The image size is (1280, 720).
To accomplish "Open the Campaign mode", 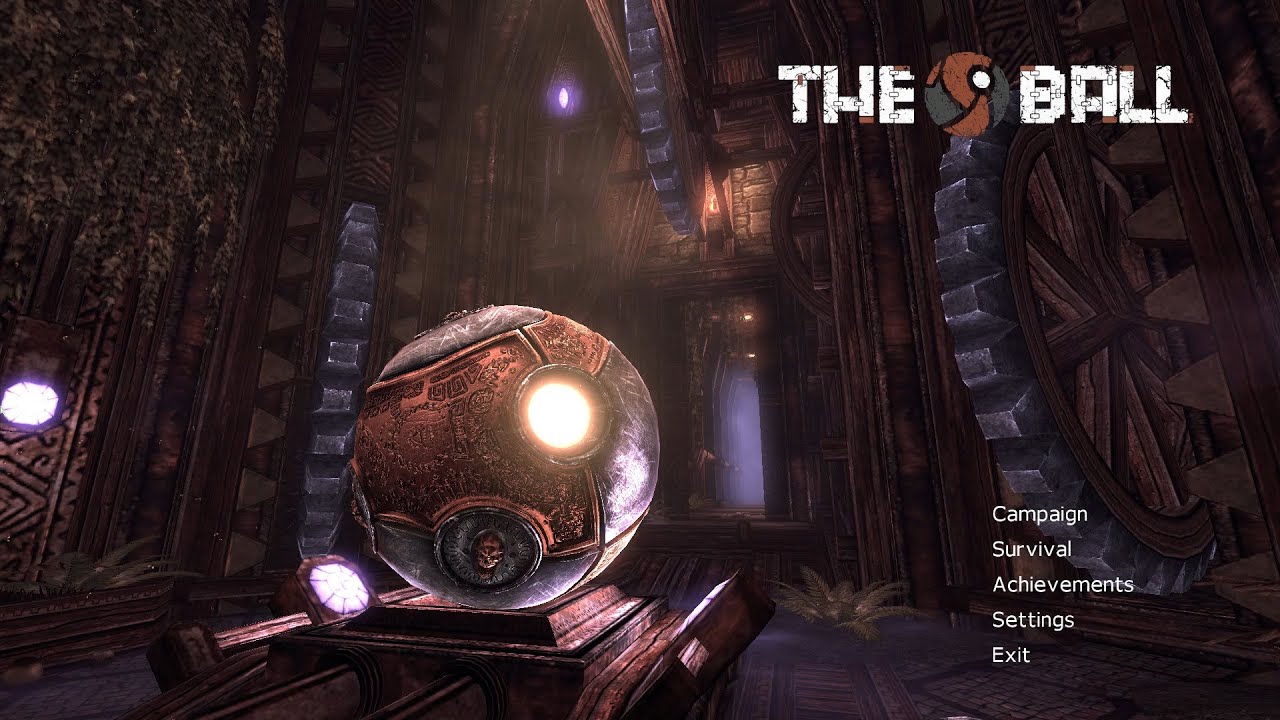I will tap(1038, 514).
